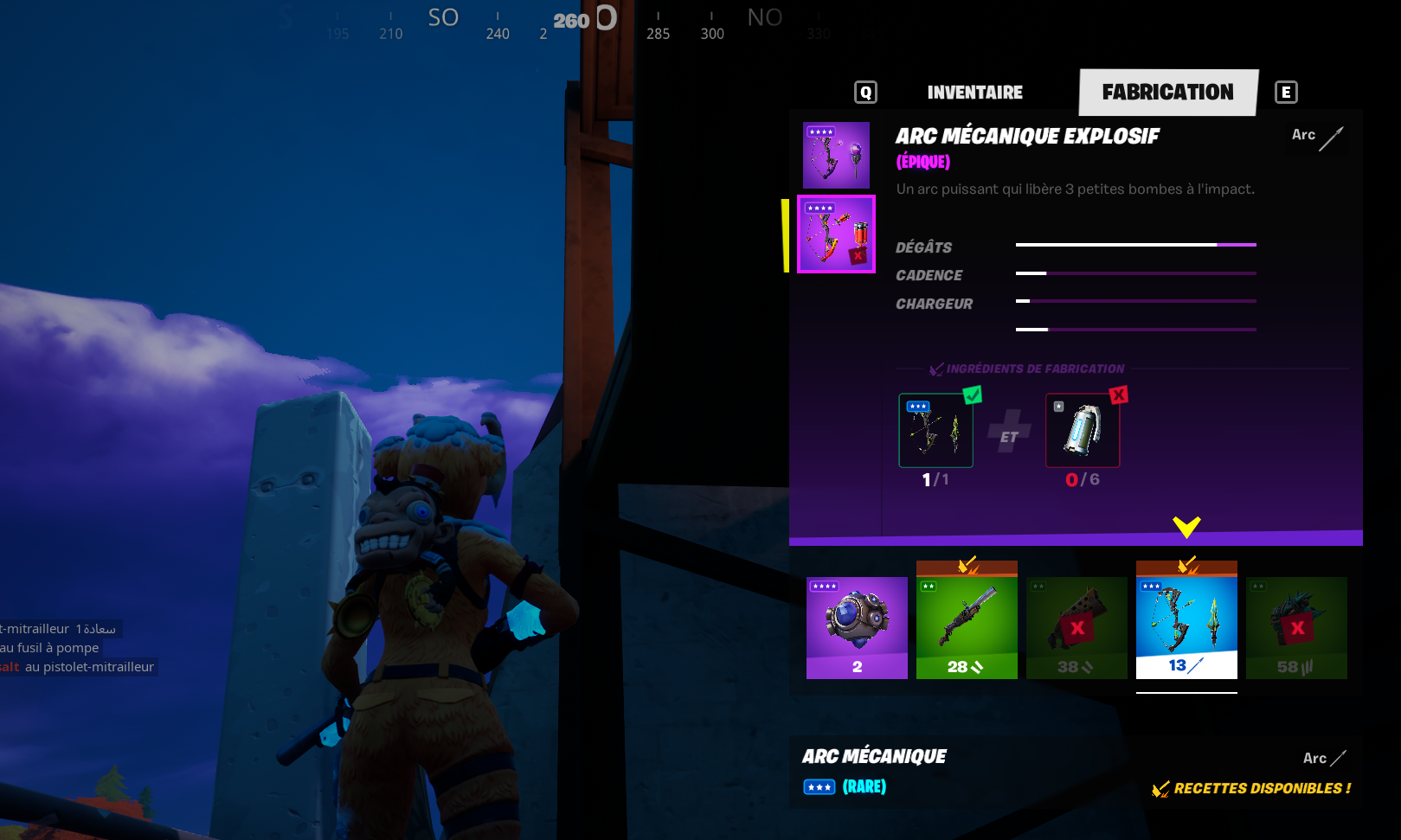The width and height of the screenshot is (1401, 840).
Task: Click the mechanical parts orb item
Action: (856, 625)
